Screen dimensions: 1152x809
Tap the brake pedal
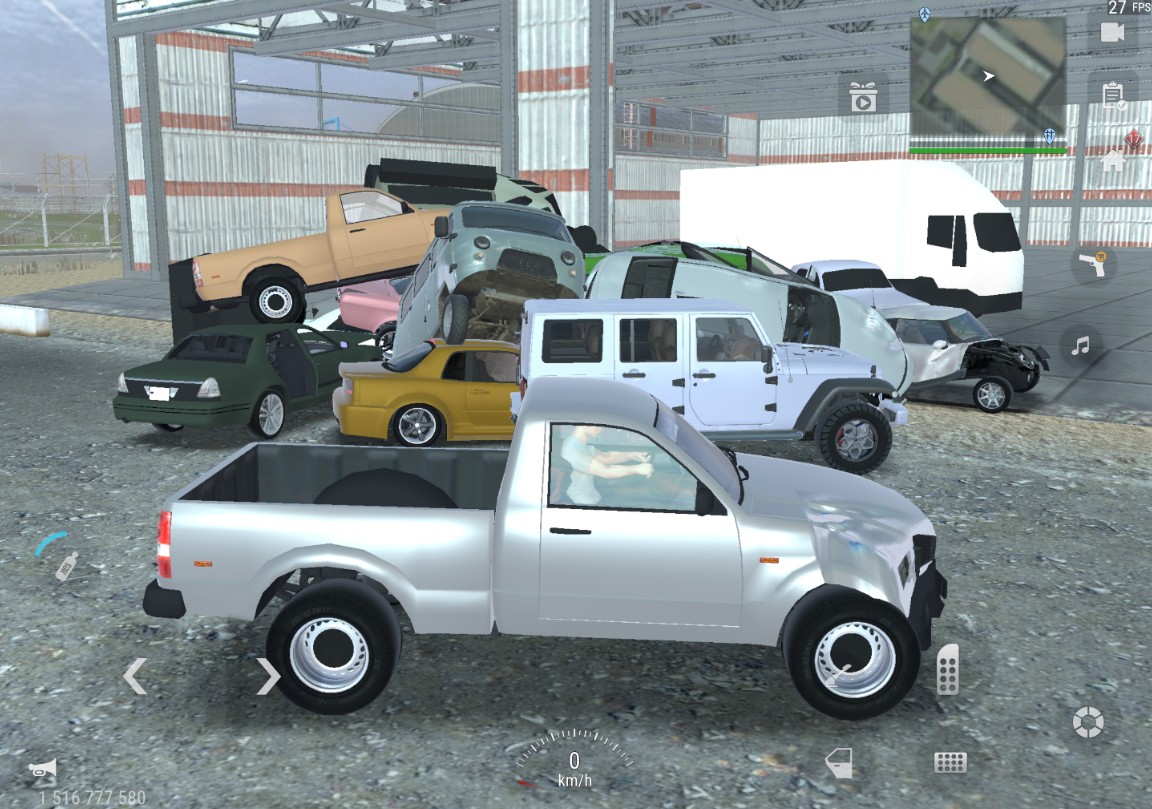point(949,762)
